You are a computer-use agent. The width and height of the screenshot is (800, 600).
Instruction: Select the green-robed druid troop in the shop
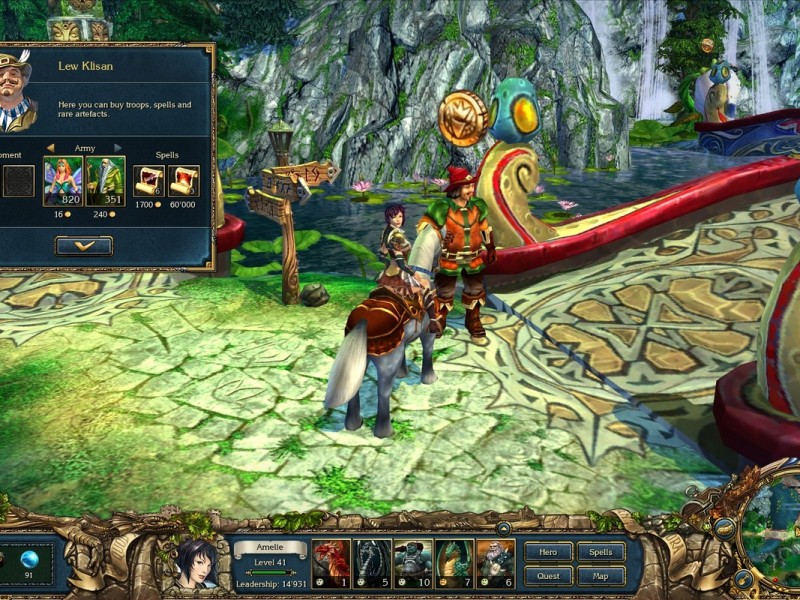point(105,181)
